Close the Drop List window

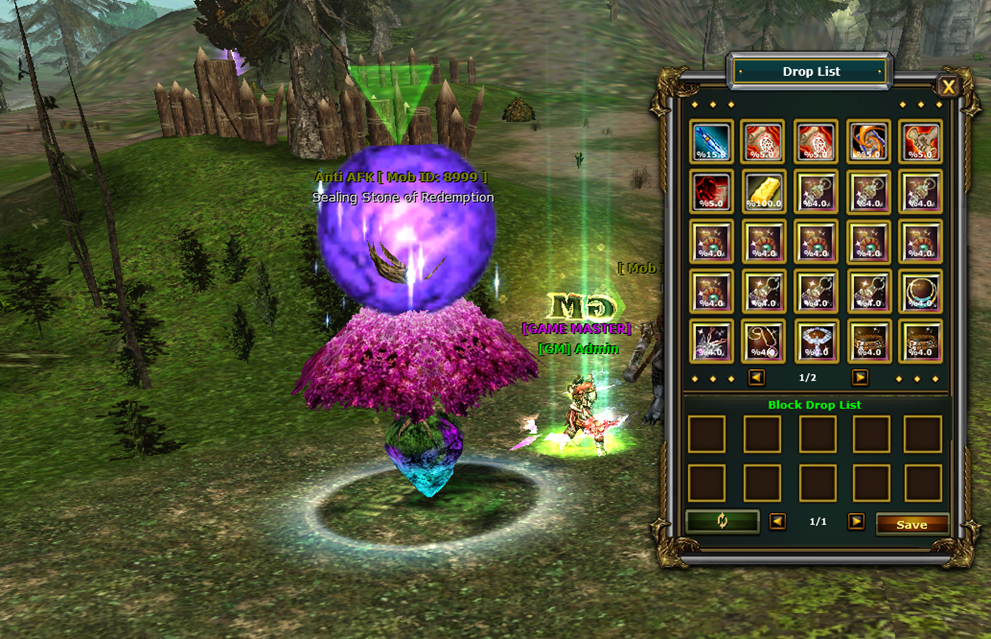948,87
